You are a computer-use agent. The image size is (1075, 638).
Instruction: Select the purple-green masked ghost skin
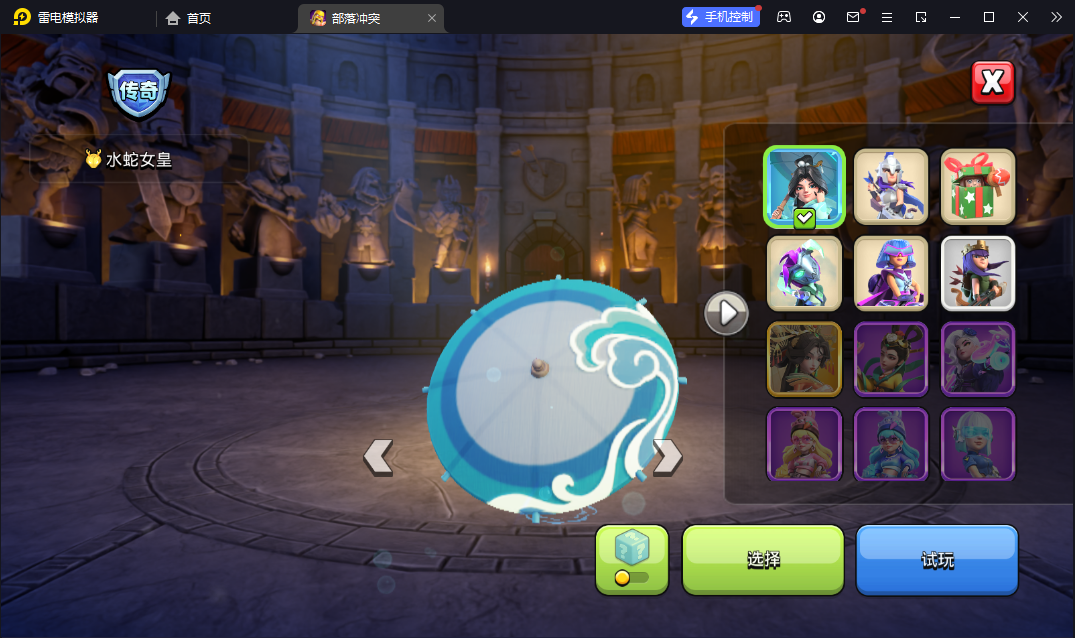(x=804, y=273)
